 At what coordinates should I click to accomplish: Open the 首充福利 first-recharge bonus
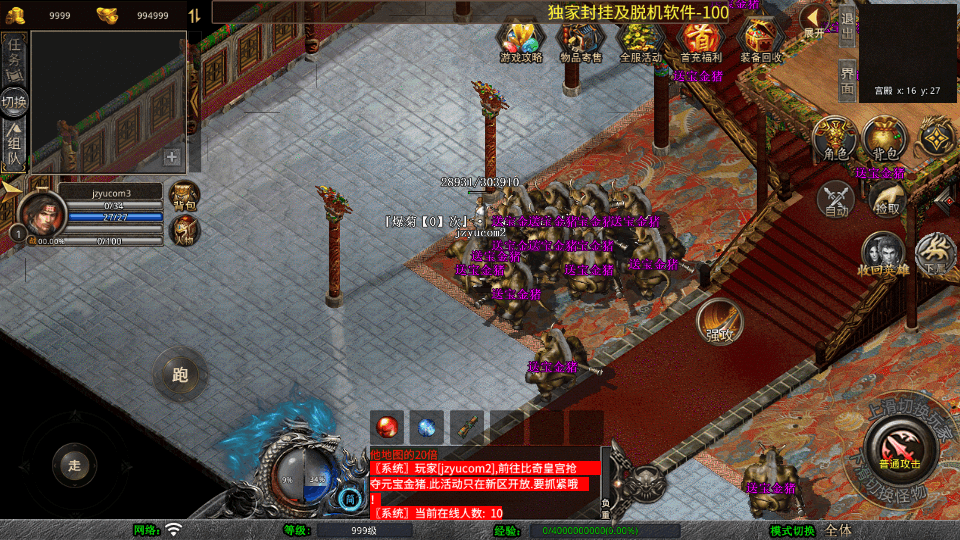pyautogui.click(x=700, y=41)
